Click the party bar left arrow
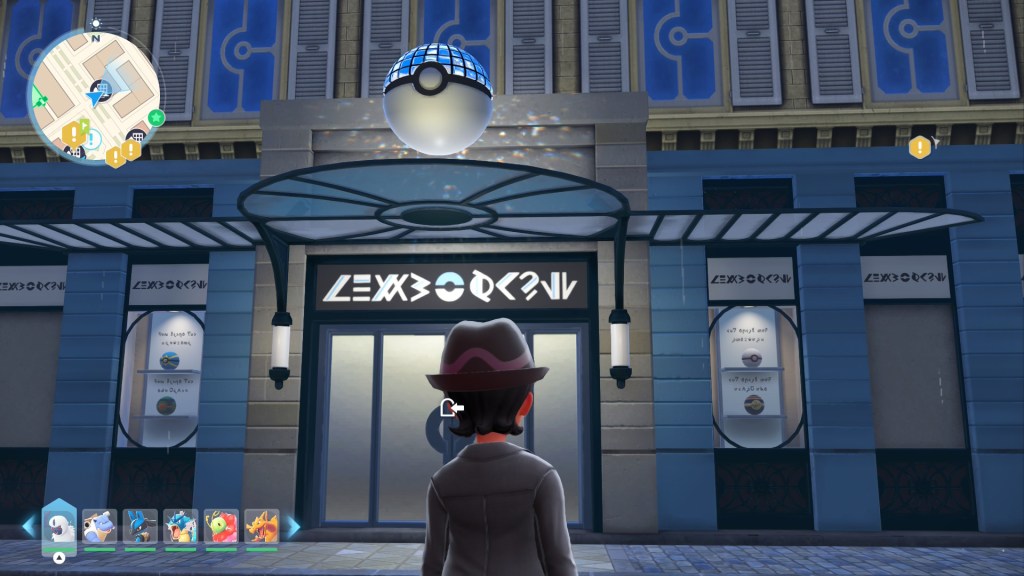This screenshot has width=1024, height=576. pos(27,526)
